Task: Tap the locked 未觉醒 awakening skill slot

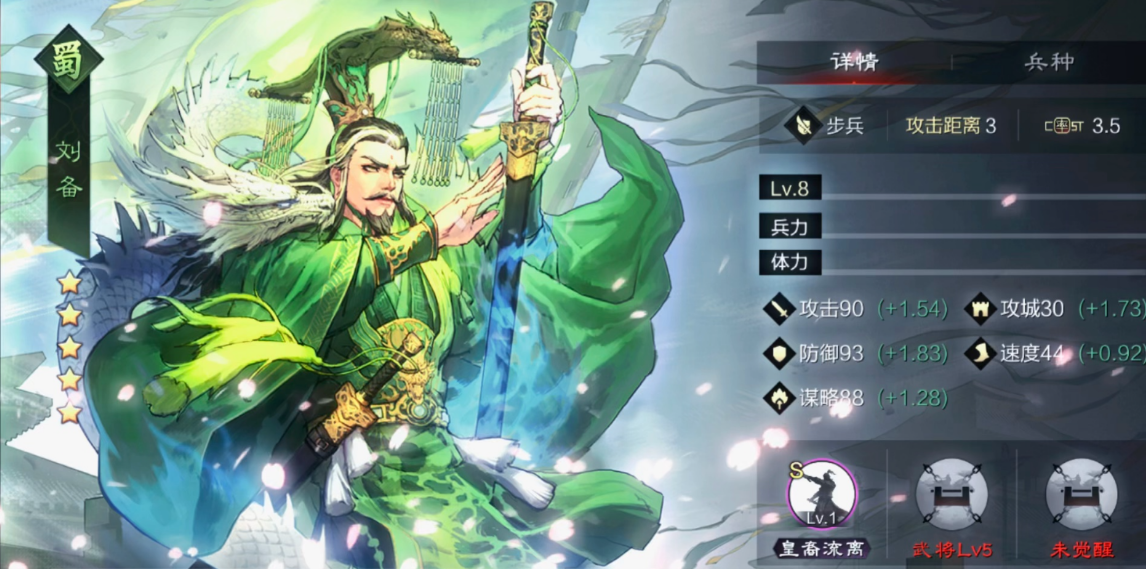Action: [x=1081, y=495]
